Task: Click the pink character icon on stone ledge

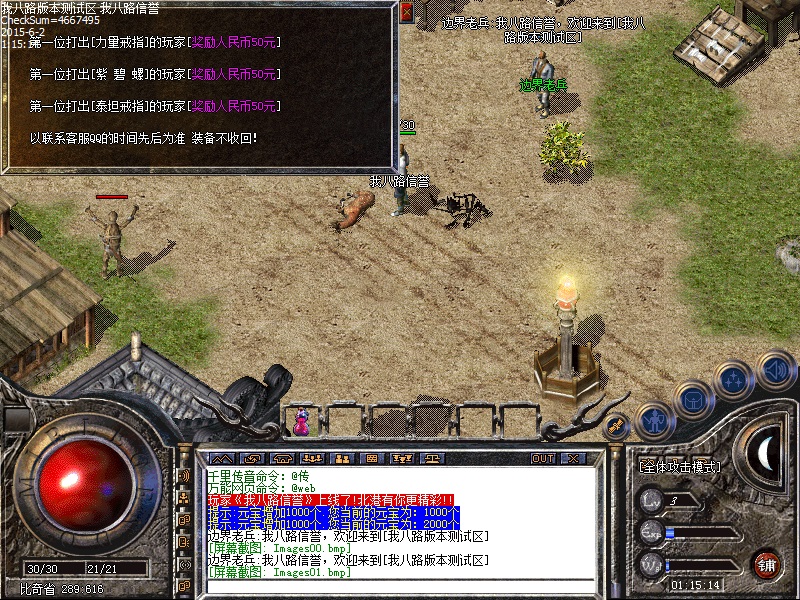Action: pyautogui.click(x=300, y=421)
